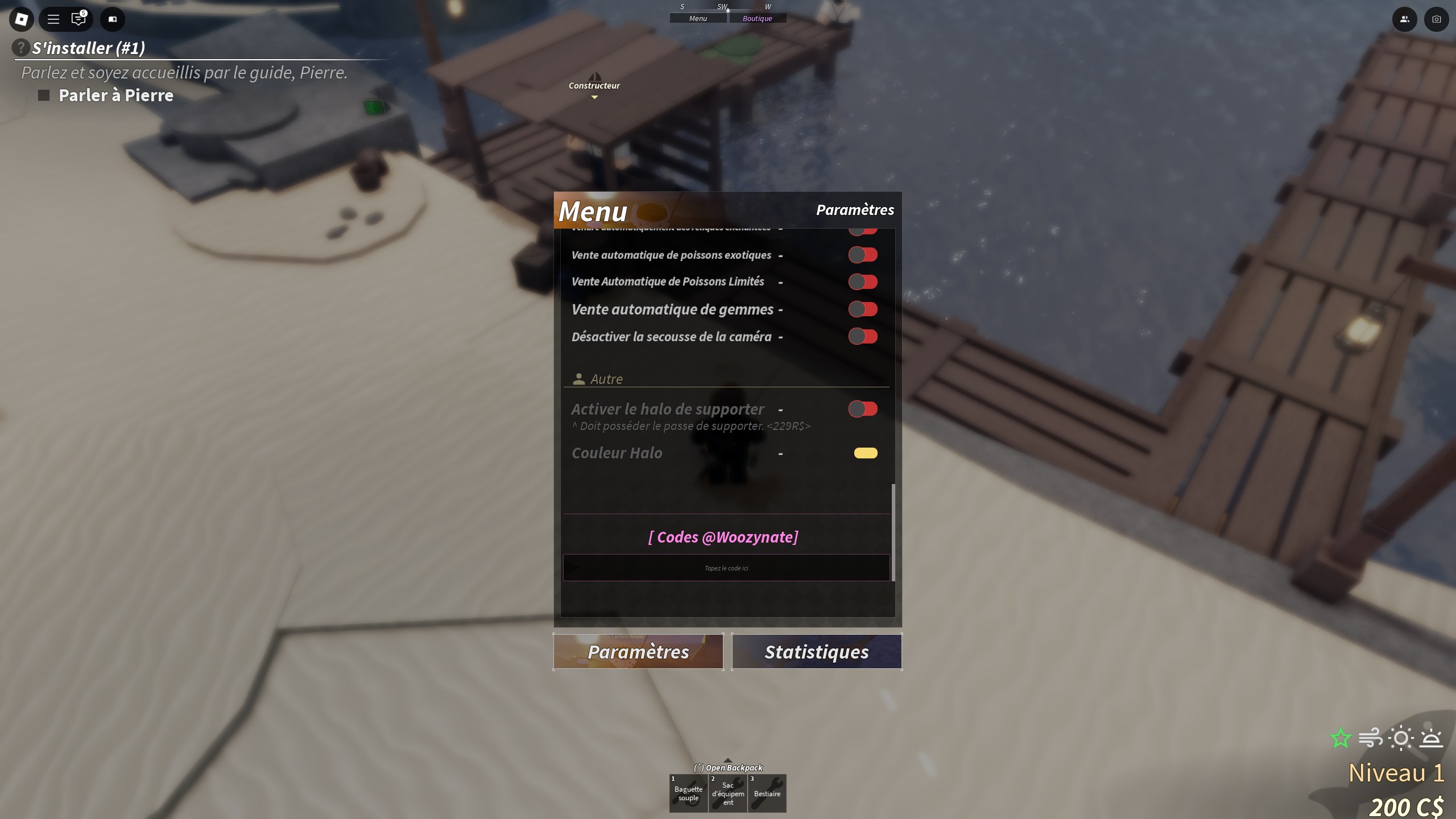Click the sunrise weather icon
The image size is (1456, 819).
(x=1431, y=738)
